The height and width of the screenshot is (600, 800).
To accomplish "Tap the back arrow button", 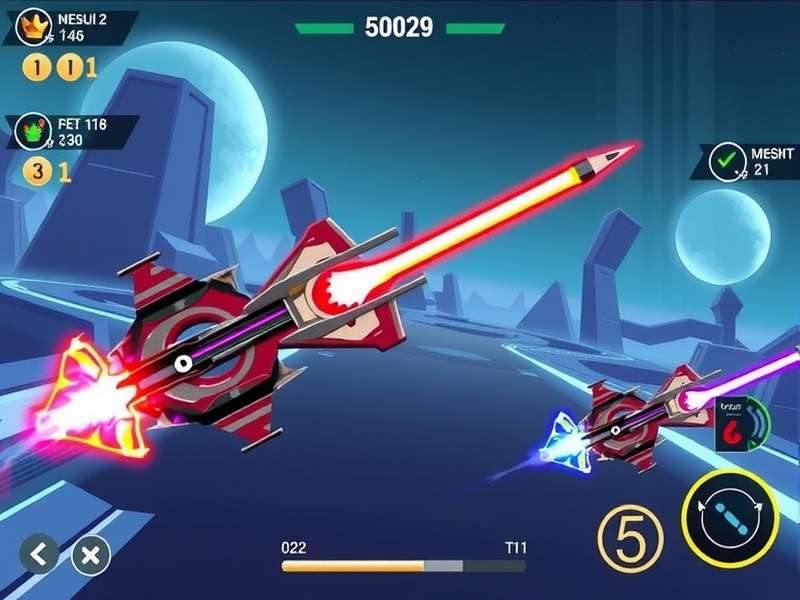I will tap(39, 553).
